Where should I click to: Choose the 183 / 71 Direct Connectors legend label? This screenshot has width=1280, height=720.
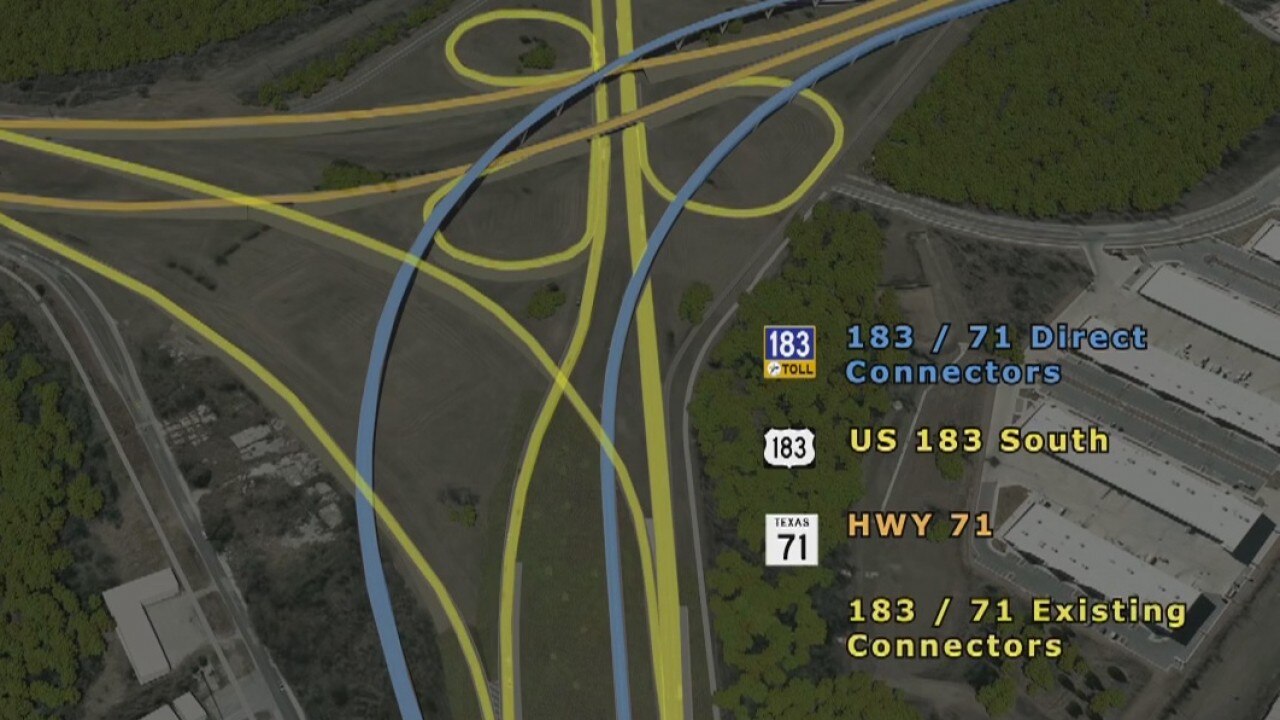[x=996, y=355]
